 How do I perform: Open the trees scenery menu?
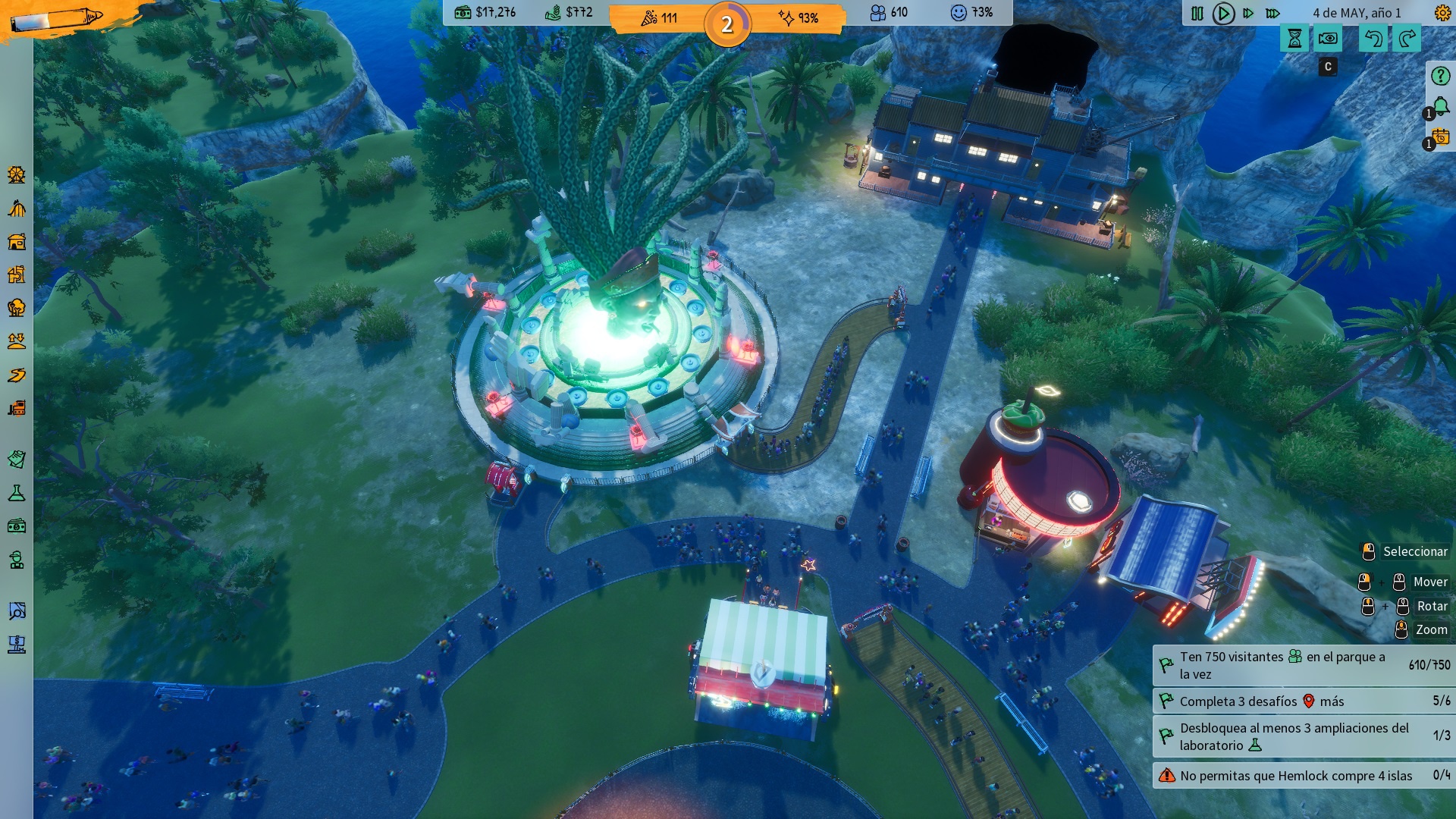[17, 308]
